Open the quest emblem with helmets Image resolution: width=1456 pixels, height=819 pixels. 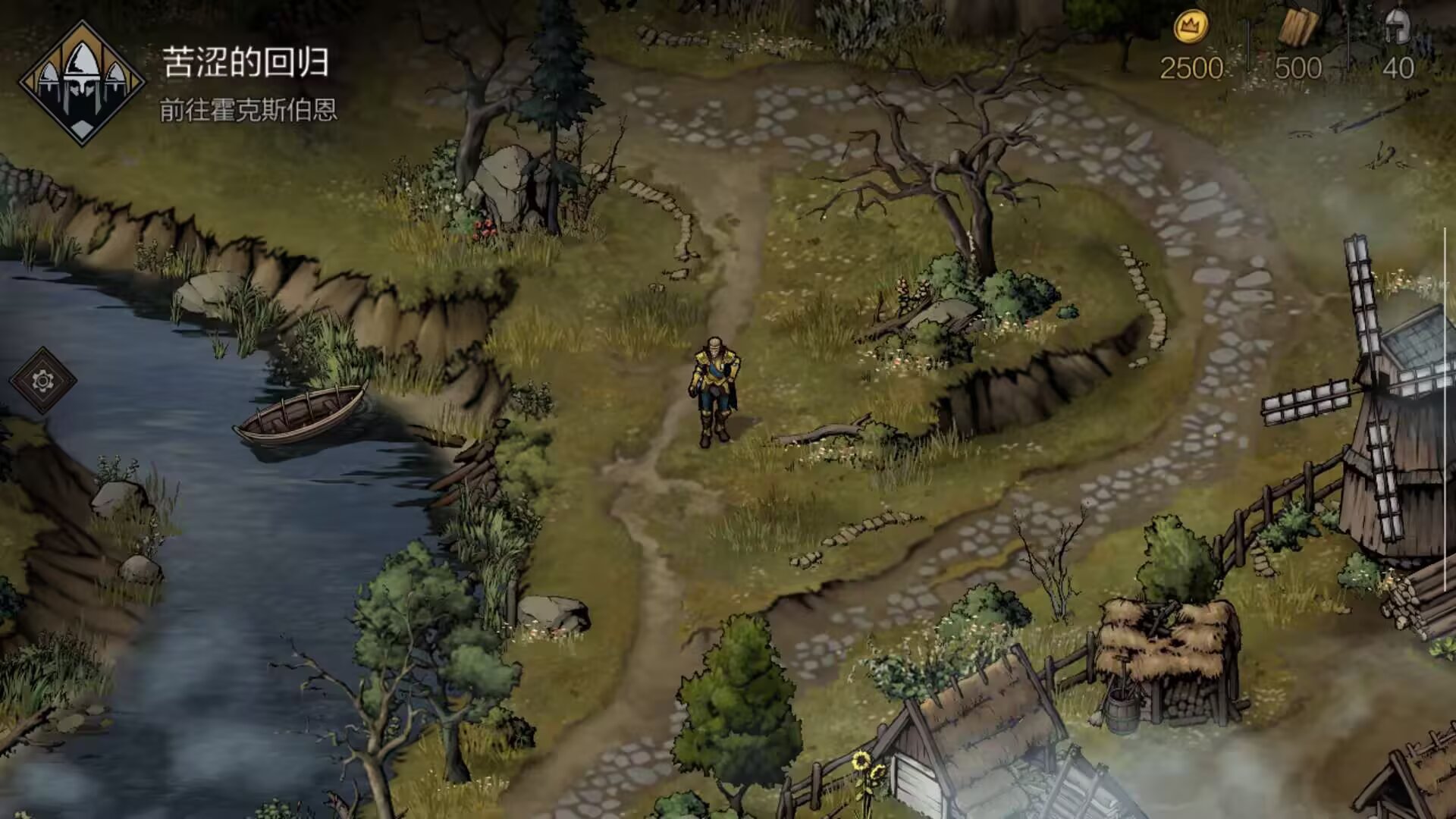pos(81,83)
